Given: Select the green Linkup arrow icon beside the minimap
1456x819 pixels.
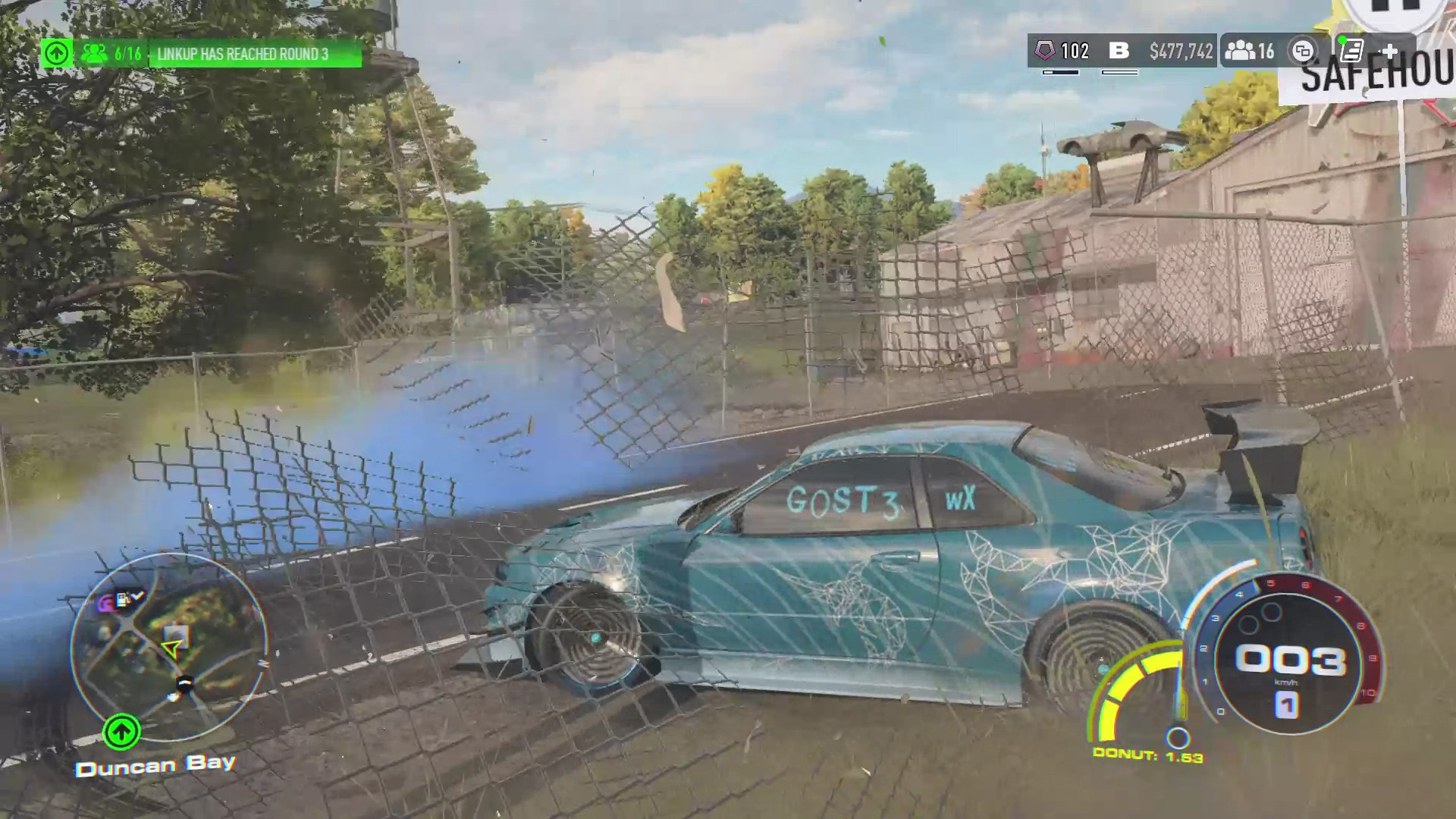Looking at the screenshot, I should (121, 732).
